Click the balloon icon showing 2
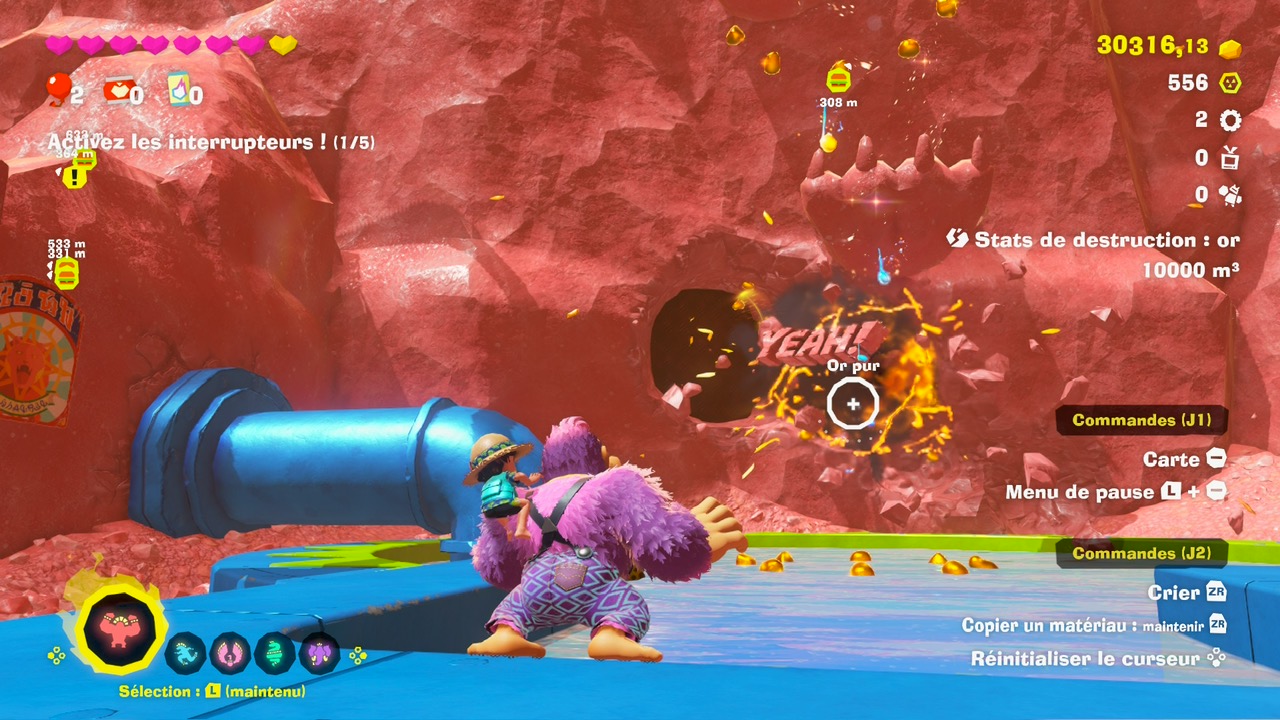This screenshot has height=720, width=1280. tap(57, 90)
